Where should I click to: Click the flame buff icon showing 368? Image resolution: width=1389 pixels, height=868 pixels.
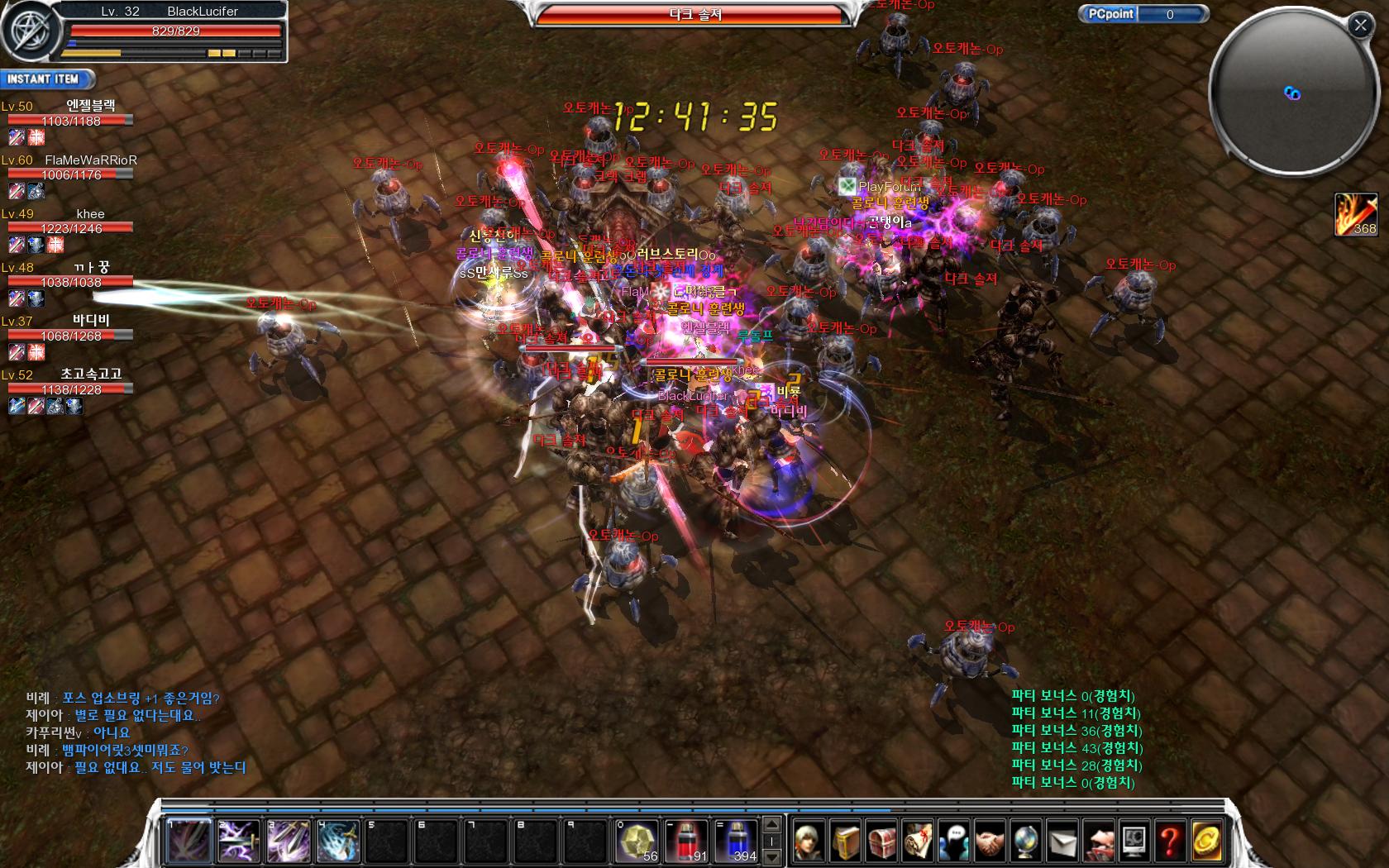[x=1356, y=214]
